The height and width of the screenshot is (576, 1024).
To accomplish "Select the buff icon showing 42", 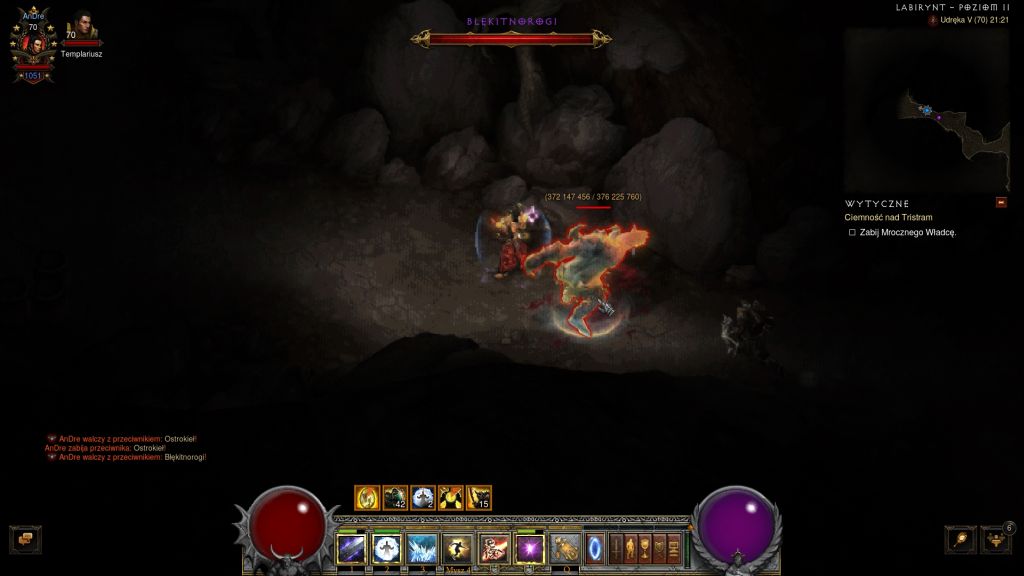I will (395, 497).
